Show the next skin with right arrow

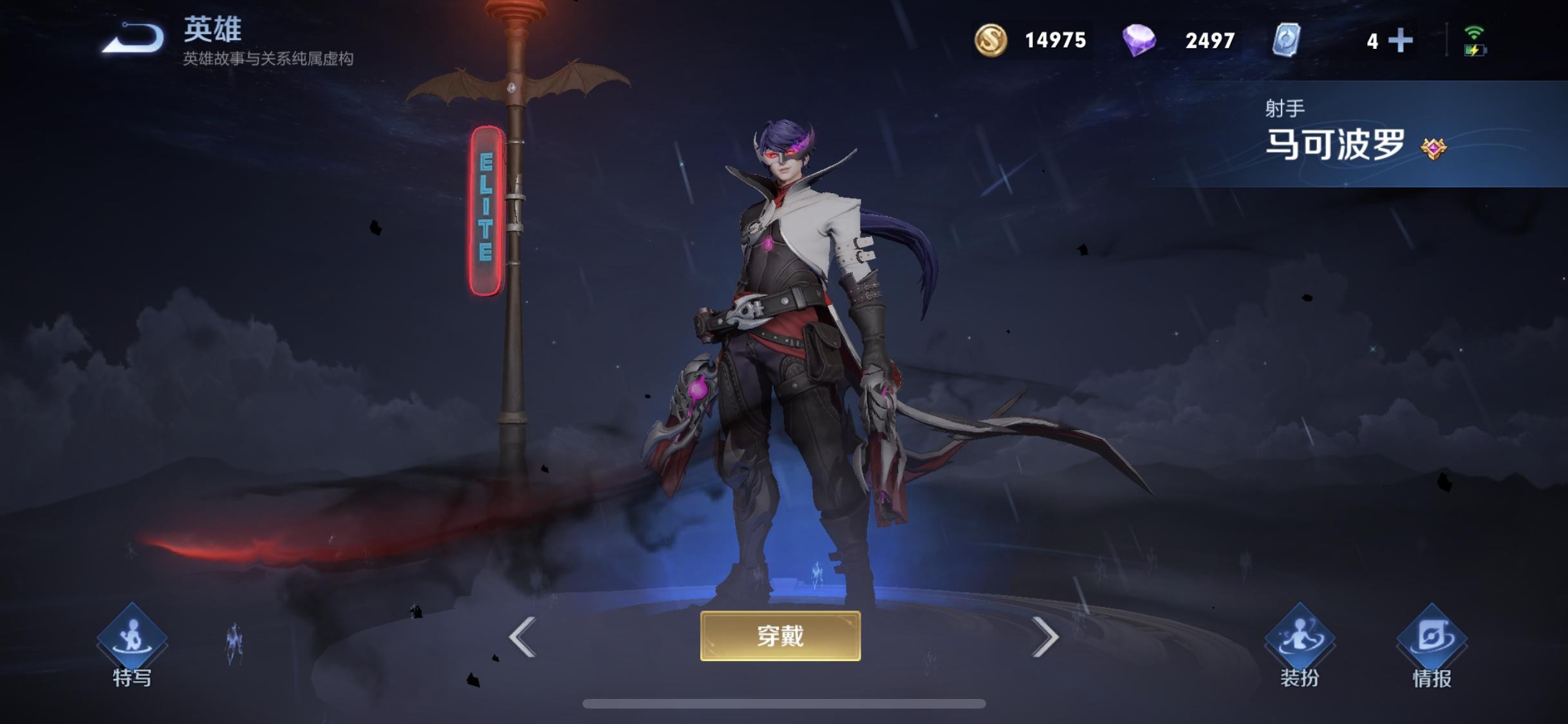point(1045,637)
